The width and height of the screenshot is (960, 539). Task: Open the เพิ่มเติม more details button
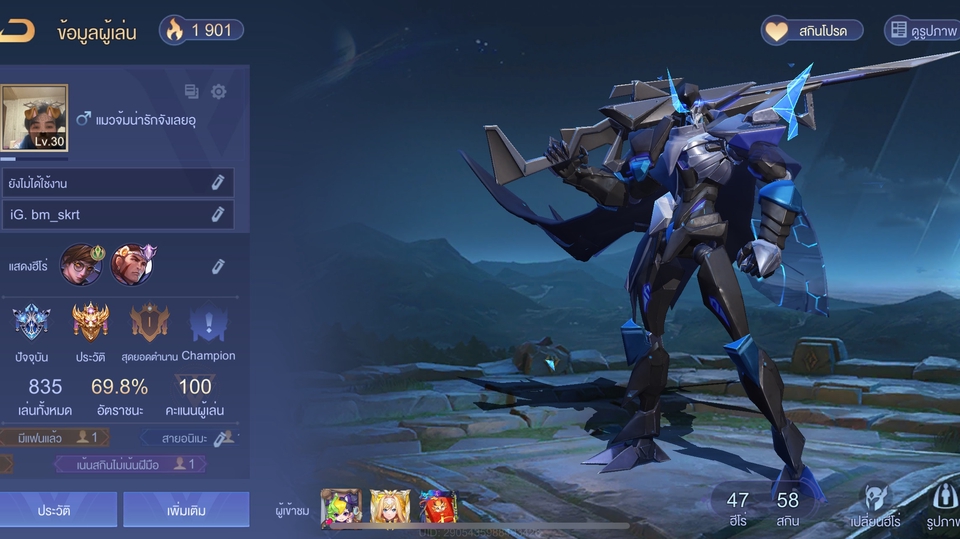(186, 510)
